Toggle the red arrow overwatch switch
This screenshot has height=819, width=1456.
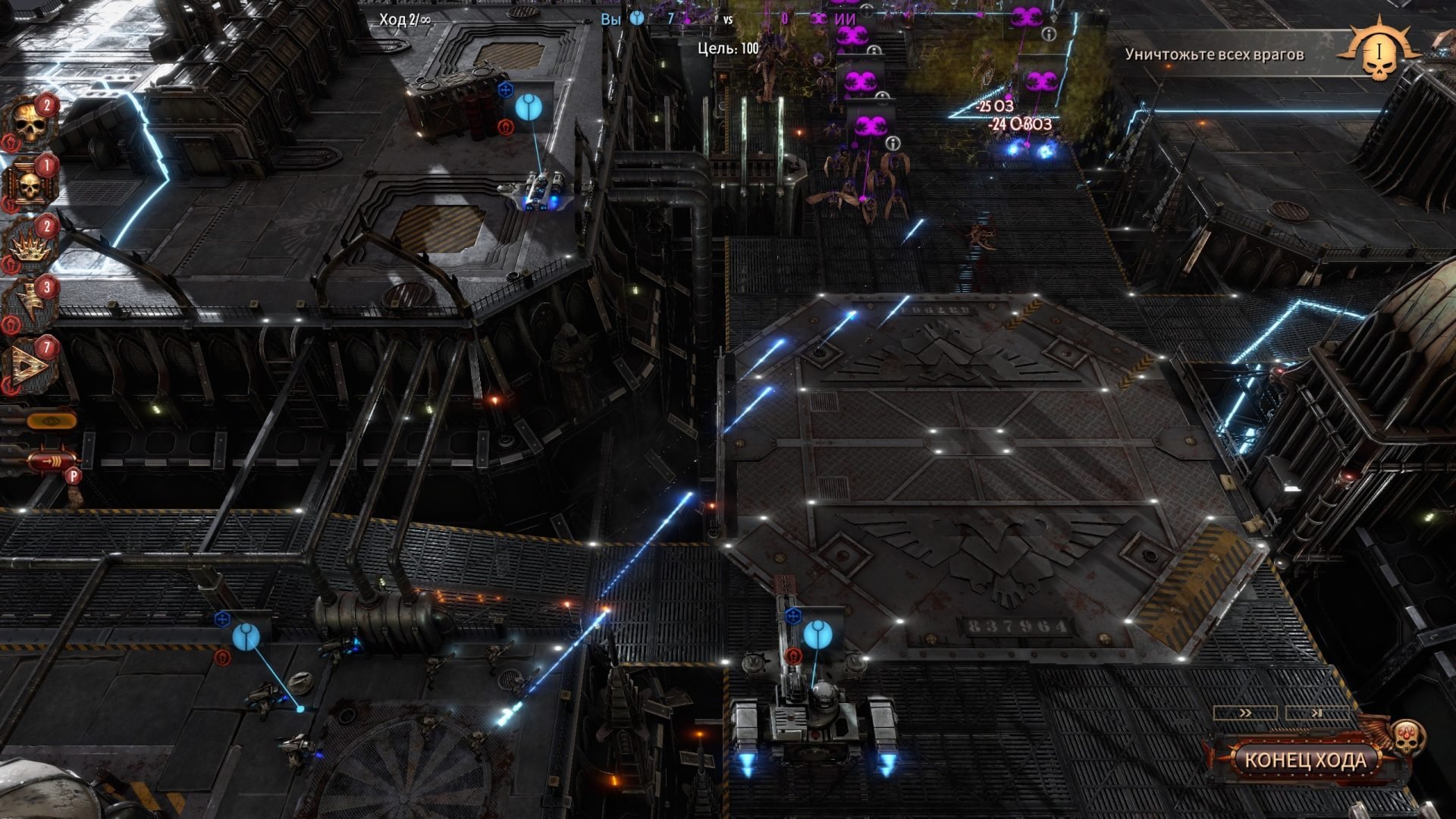pos(50,460)
